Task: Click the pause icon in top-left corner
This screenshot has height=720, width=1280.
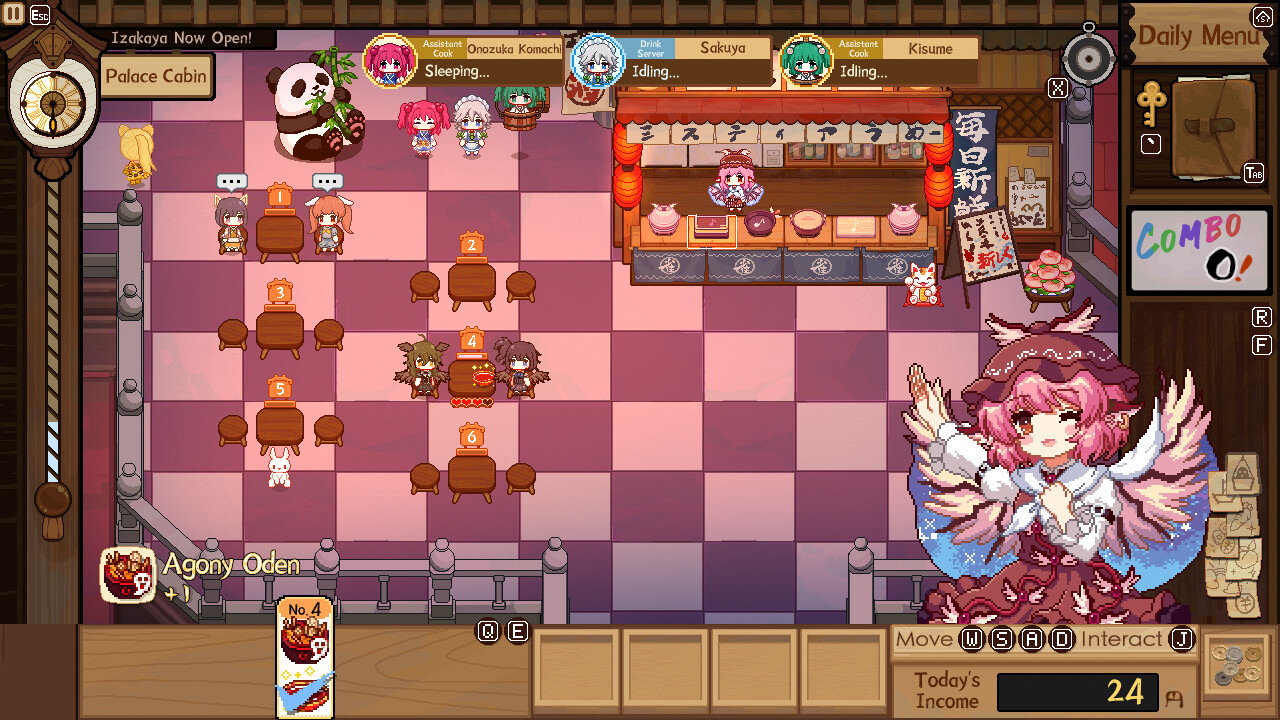Action: pyautogui.click(x=14, y=15)
